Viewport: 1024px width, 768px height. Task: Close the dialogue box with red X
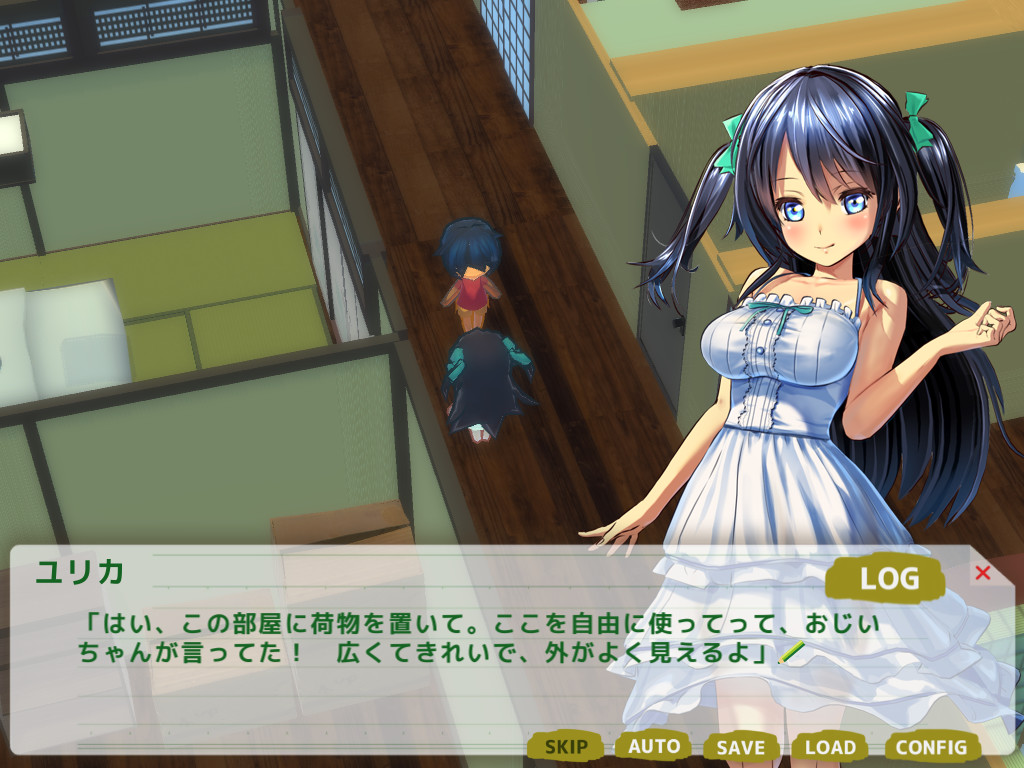pos(982,572)
